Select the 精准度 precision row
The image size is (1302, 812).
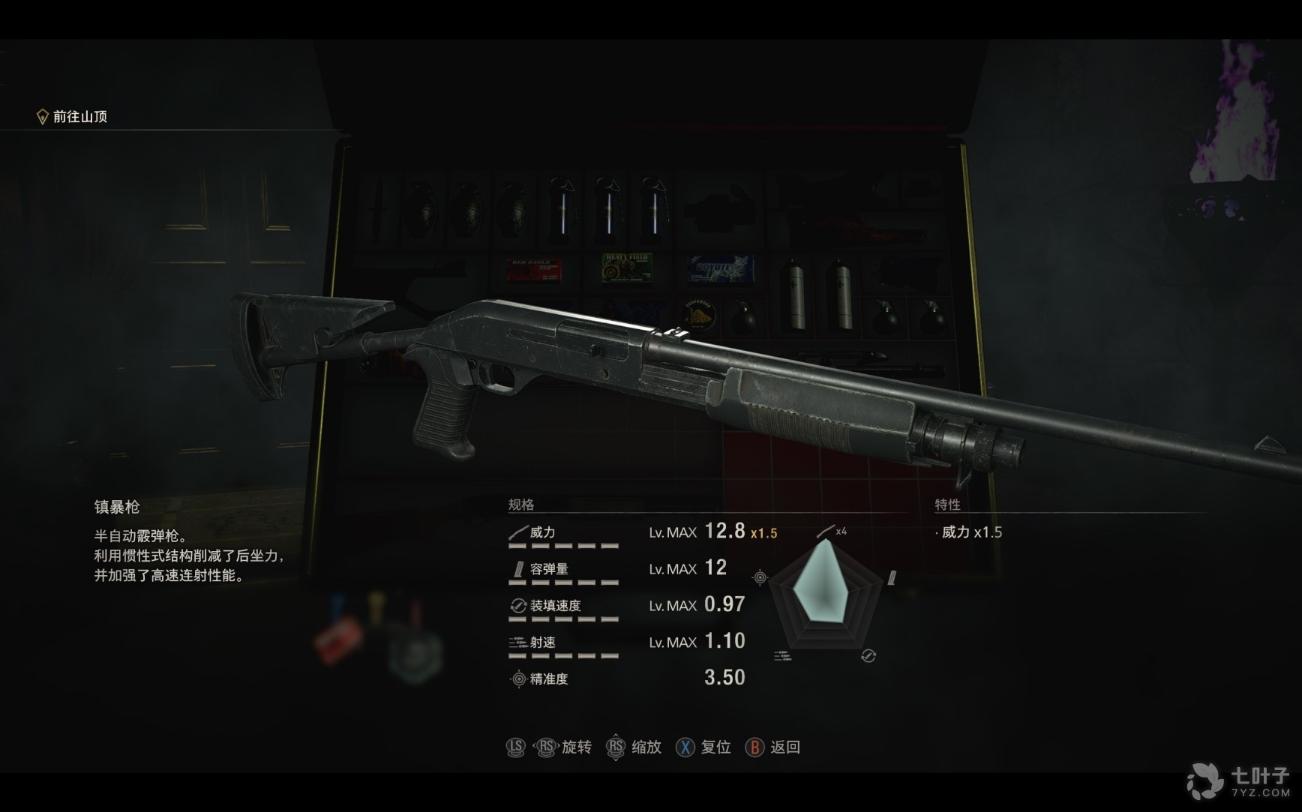coord(626,678)
